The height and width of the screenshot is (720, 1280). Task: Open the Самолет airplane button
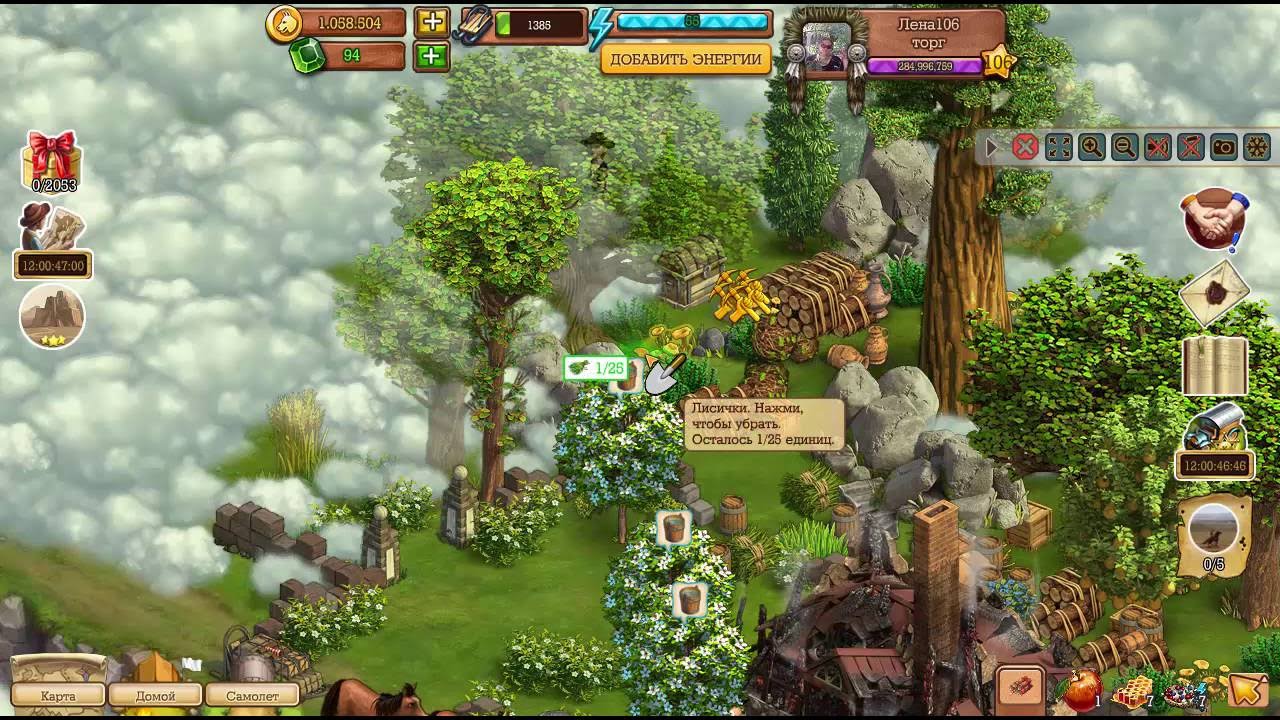(252, 695)
